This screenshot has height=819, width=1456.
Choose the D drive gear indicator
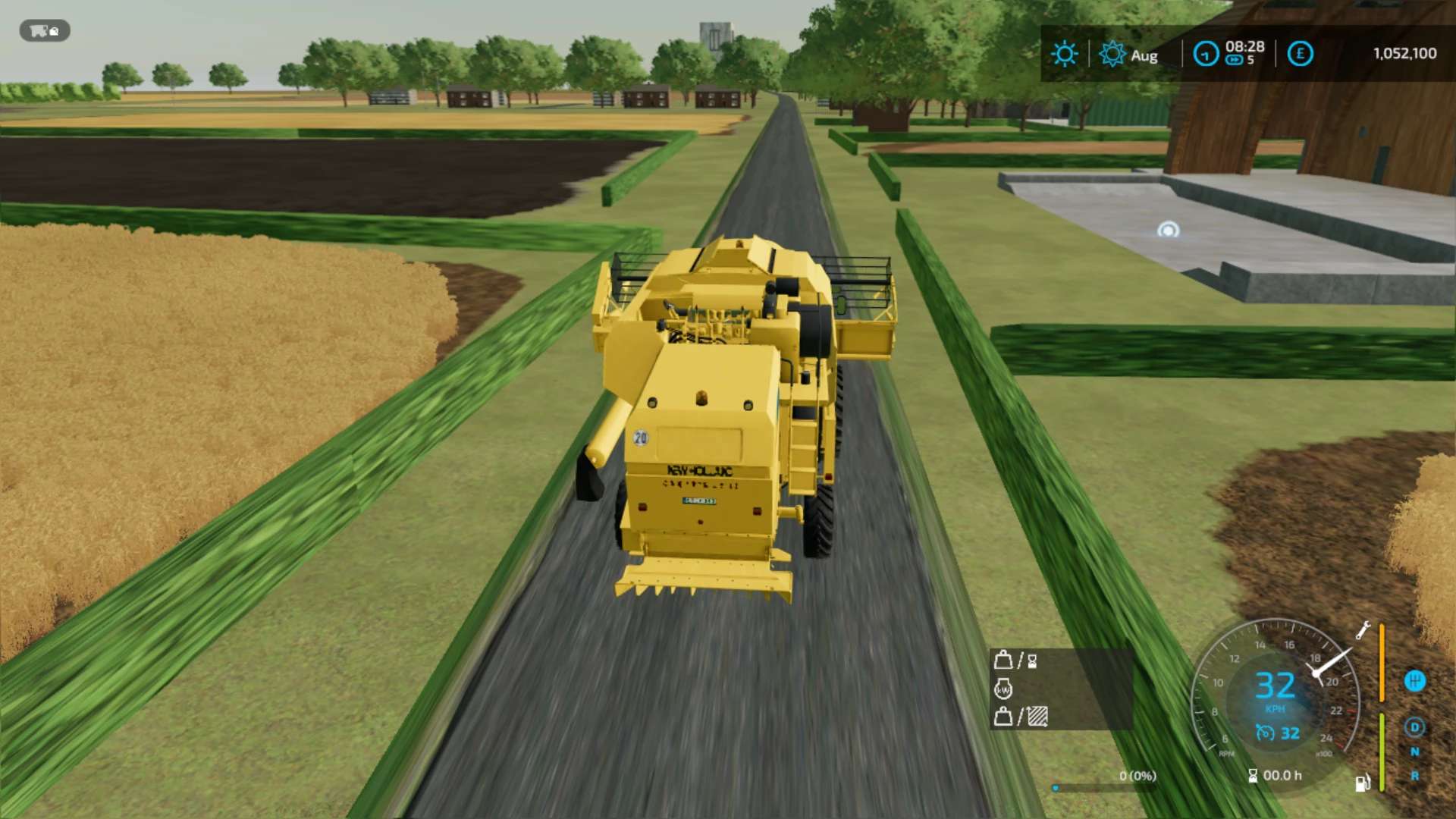[x=1415, y=727]
